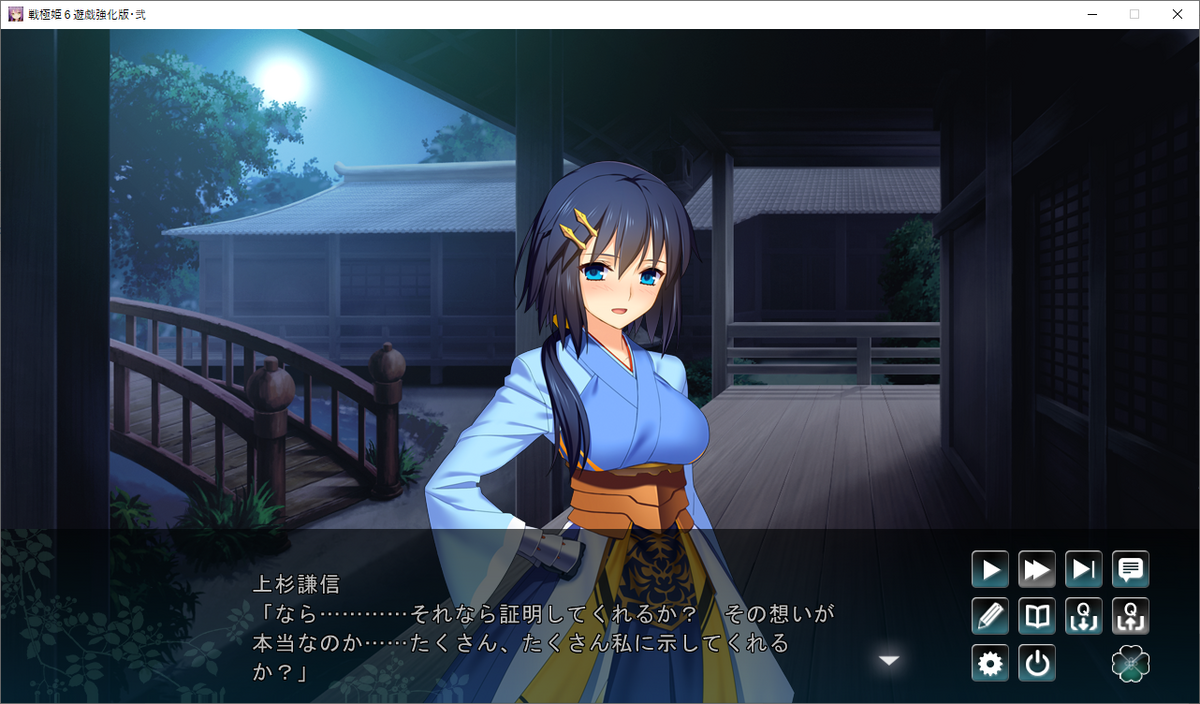Click the four-leaf clover emblem

click(1131, 663)
